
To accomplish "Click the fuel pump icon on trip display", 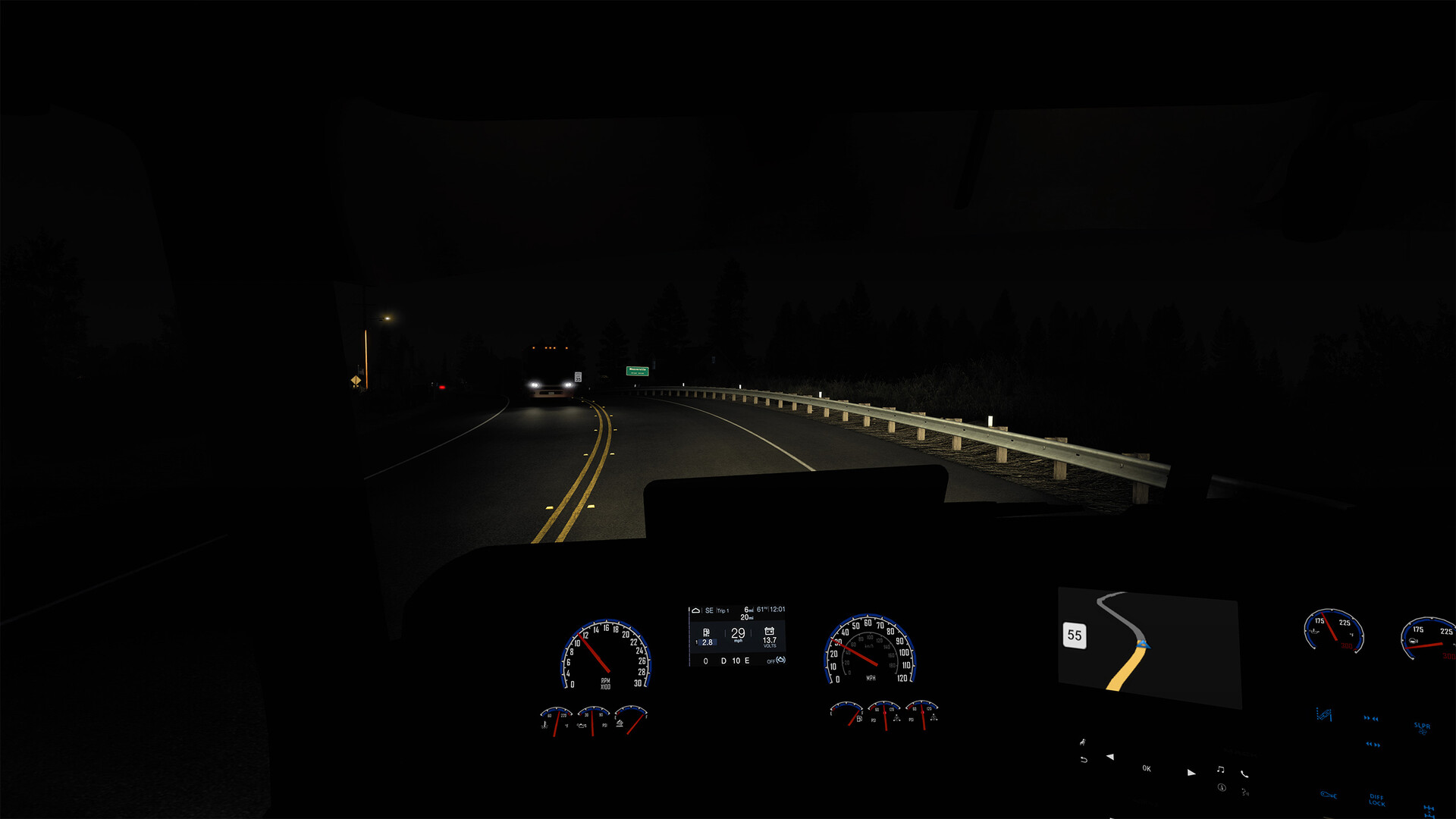I will coord(707,632).
